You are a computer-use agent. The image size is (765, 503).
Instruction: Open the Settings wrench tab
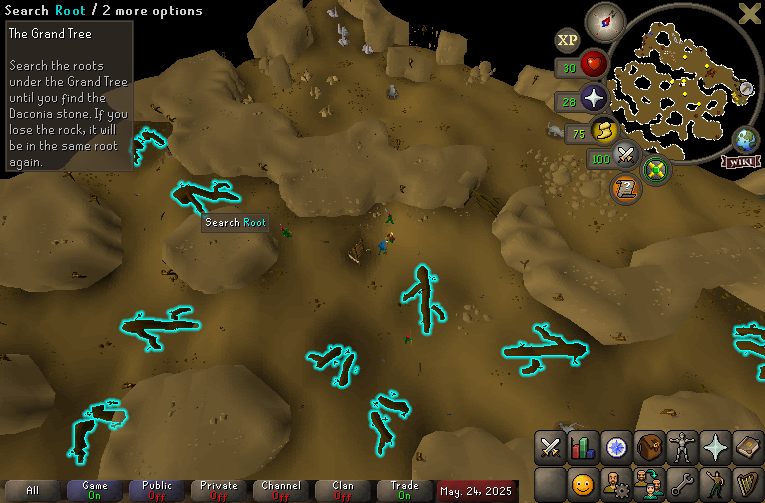[x=683, y=485]
